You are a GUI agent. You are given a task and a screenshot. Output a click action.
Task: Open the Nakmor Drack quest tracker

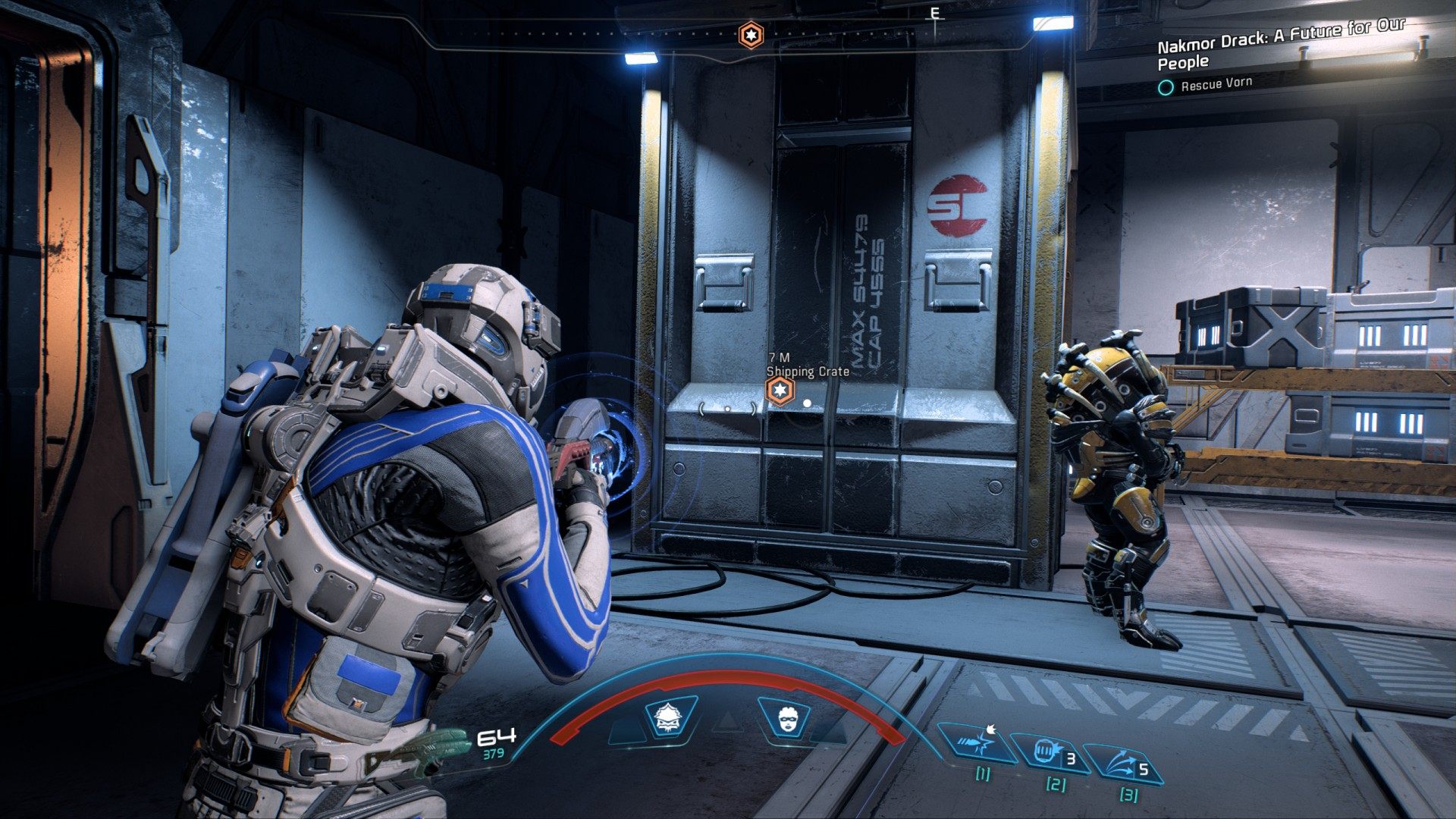(x=1280, y=45)
